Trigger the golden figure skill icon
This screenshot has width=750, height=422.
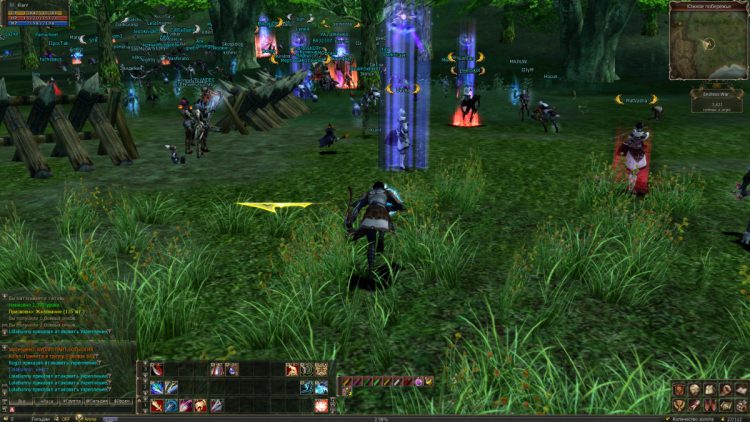(x=200, y=405)
